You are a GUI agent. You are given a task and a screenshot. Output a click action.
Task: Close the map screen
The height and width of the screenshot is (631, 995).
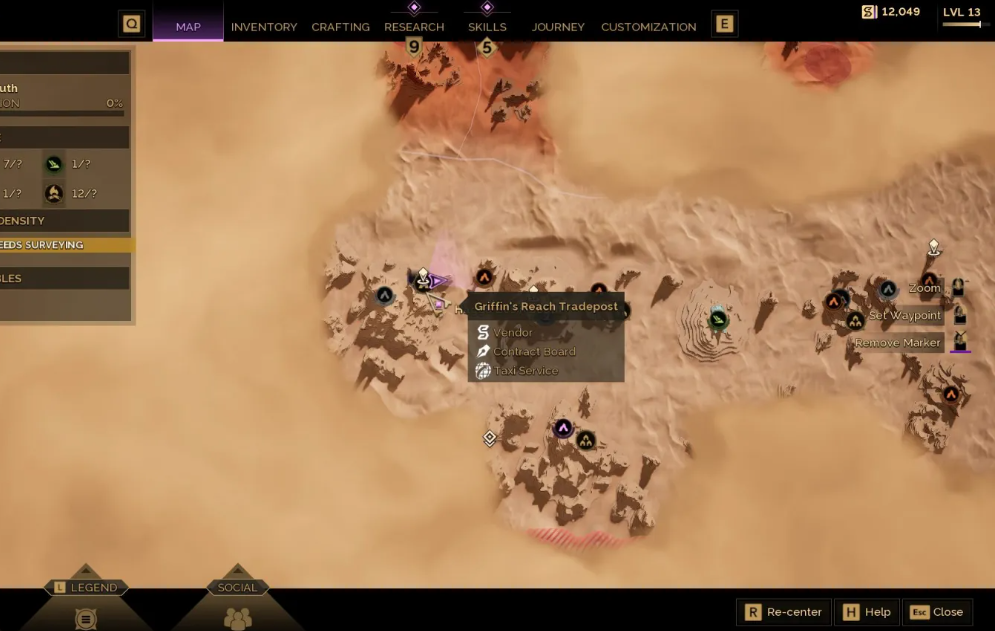click(x=937, y=612)
